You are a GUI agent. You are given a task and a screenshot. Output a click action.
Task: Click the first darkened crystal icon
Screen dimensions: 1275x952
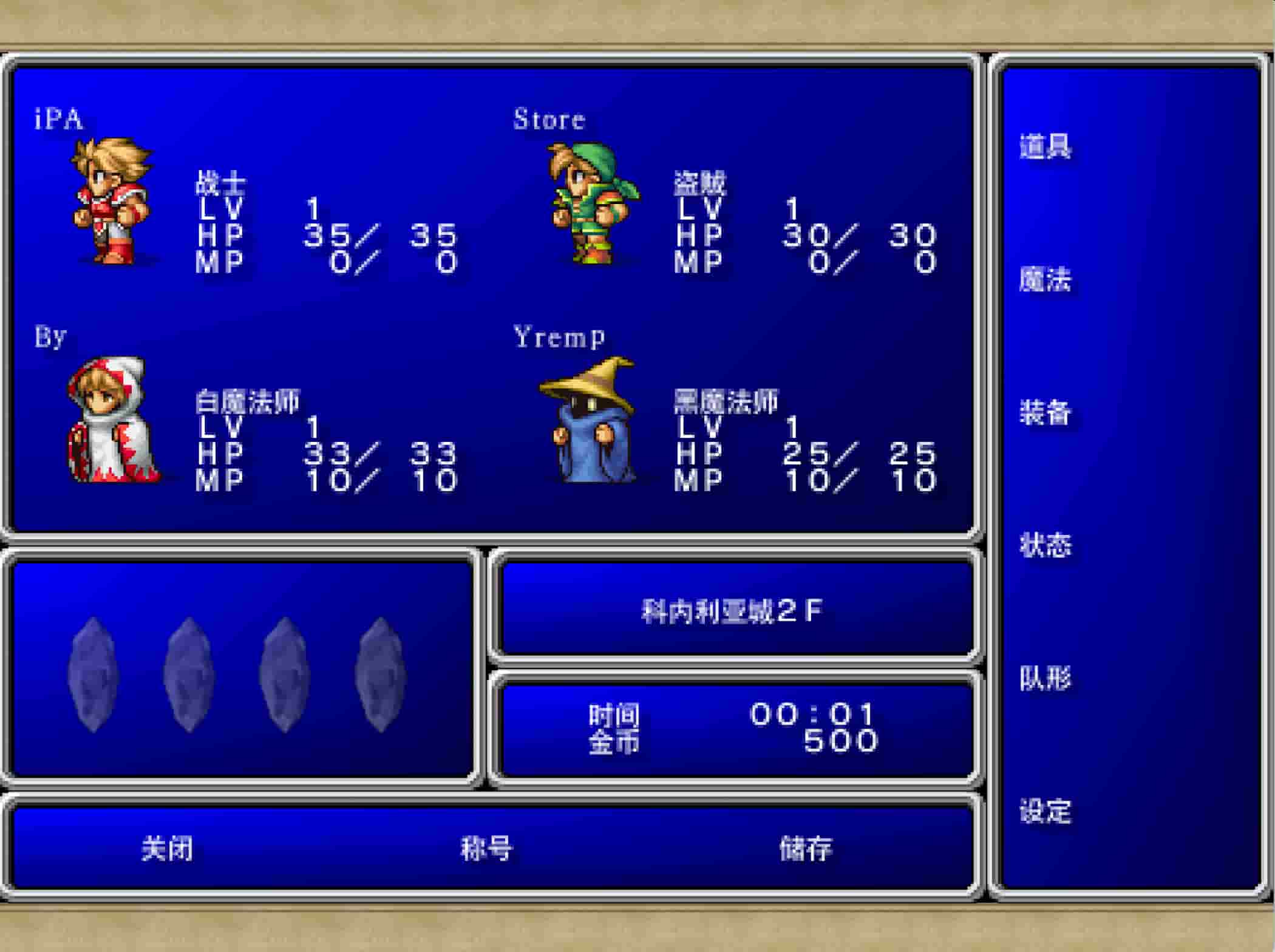click(x=94, y=674)
